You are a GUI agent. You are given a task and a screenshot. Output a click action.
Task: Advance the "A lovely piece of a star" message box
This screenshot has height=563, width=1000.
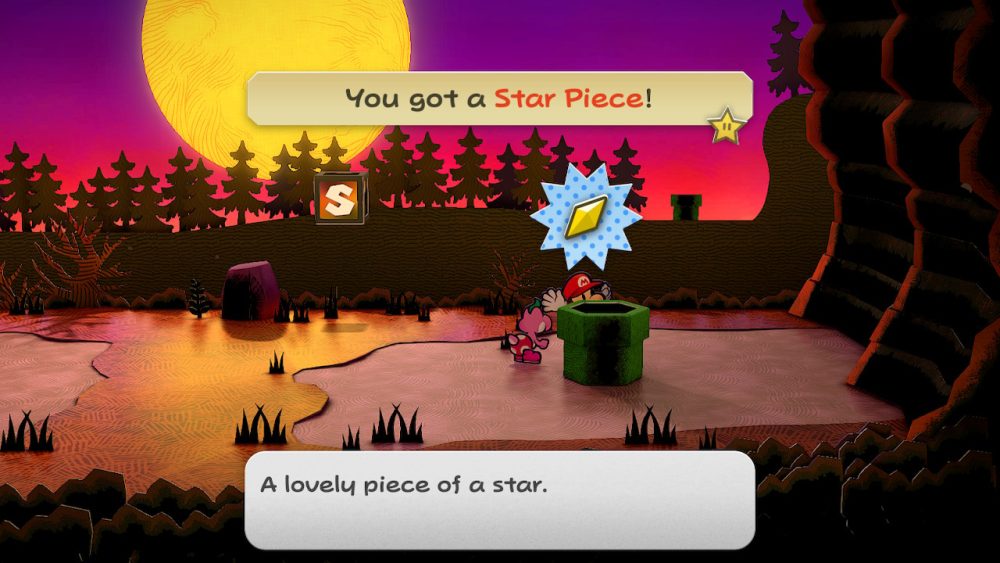[x=499, y=498]
